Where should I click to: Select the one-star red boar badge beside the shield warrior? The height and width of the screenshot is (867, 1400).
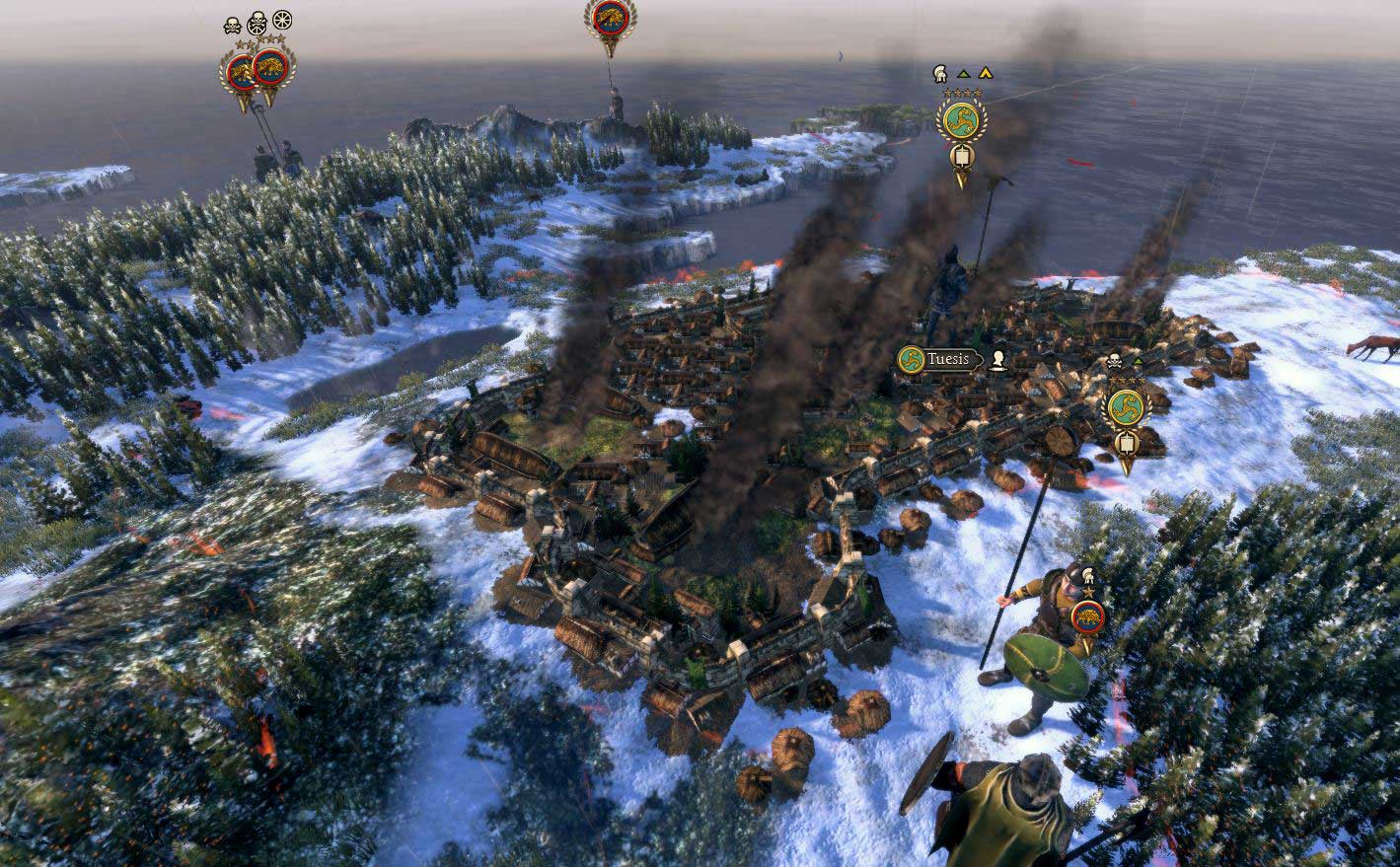tap(1086, 615)
